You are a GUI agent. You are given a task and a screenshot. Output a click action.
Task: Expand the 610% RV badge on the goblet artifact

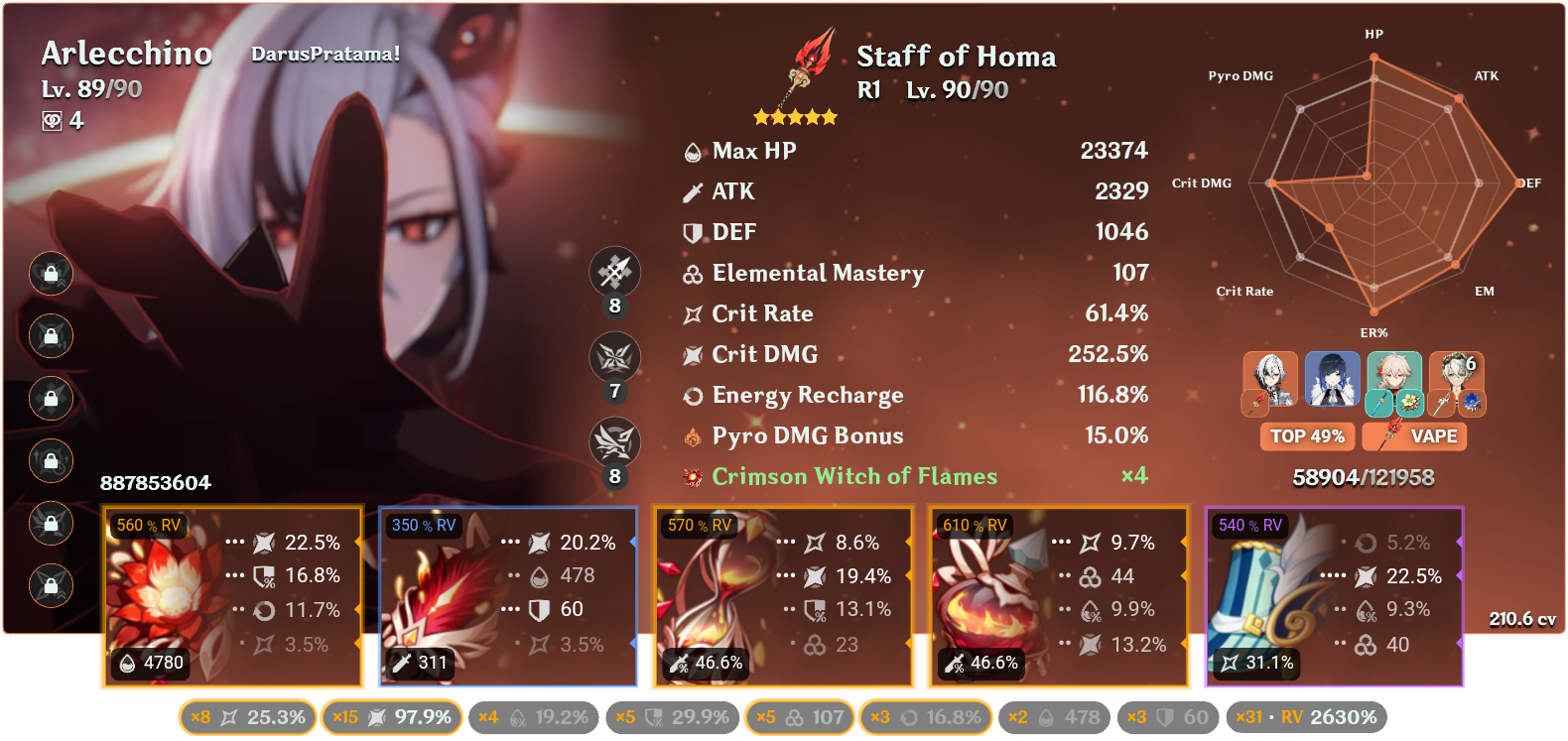pos(978,524)
